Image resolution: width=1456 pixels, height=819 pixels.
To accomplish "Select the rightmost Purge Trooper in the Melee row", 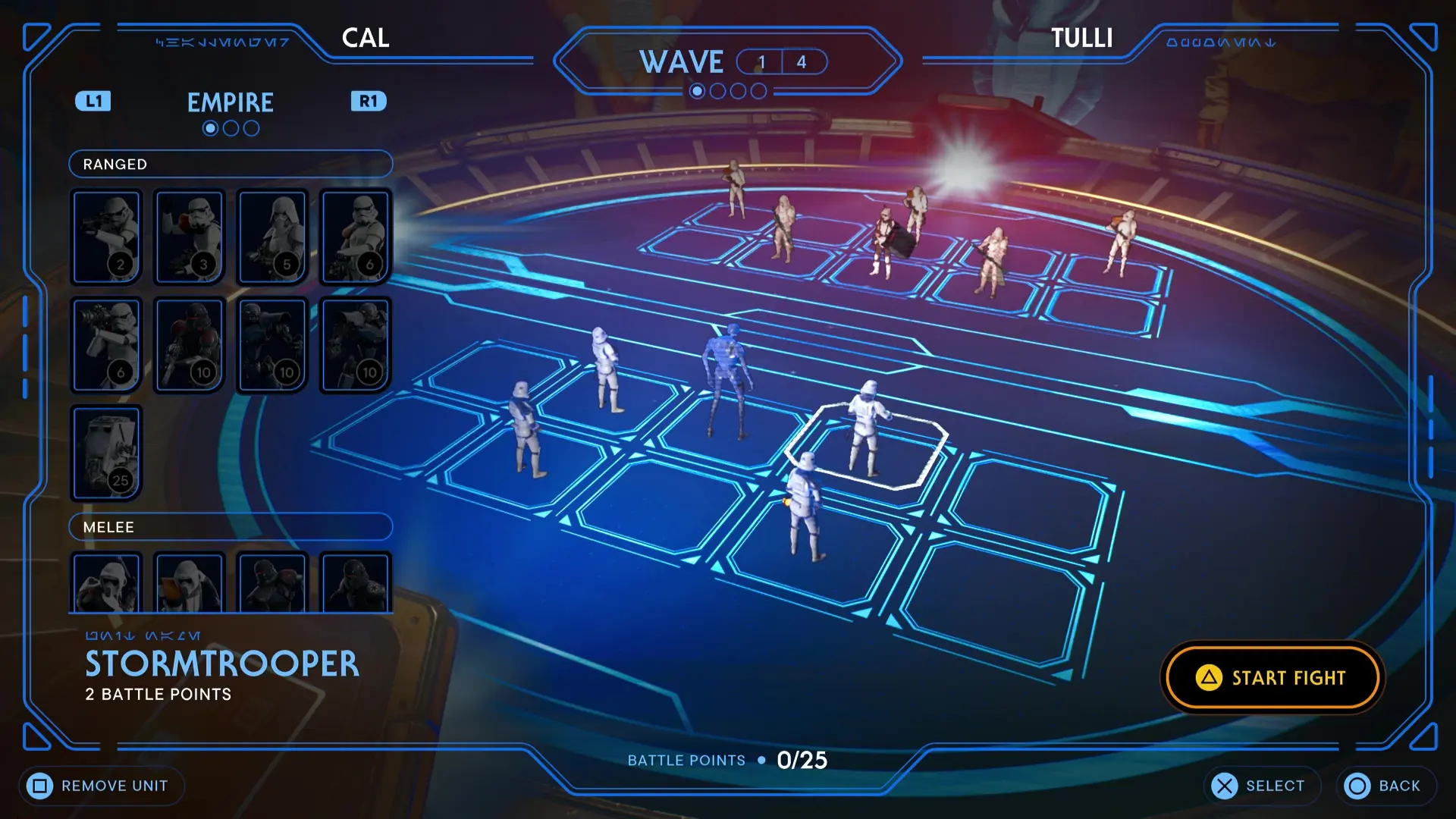I will pos(356,584).
